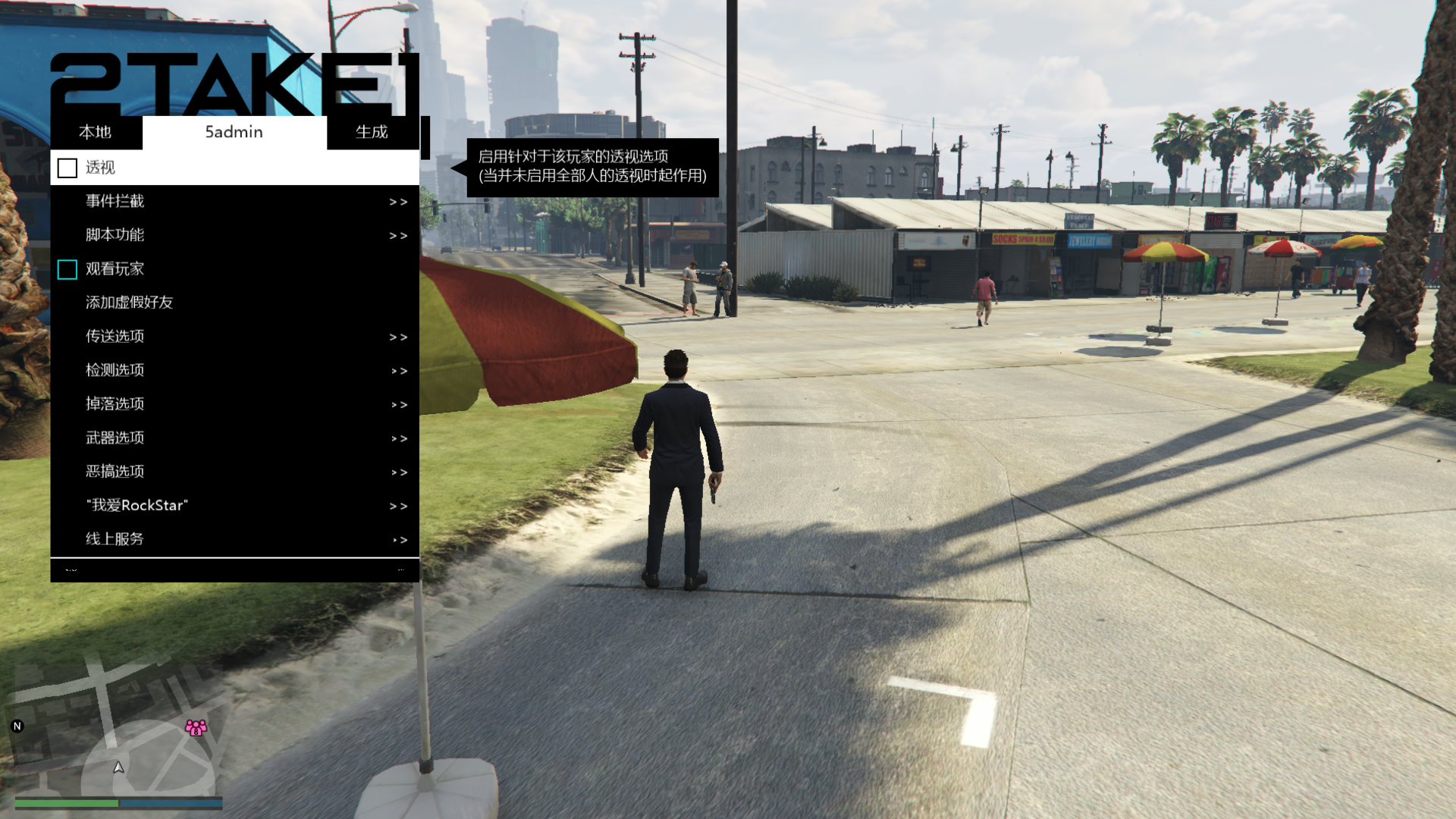Enable the 透视 (ESP) checkbox
1456x819 pixels.
[67, 168]
